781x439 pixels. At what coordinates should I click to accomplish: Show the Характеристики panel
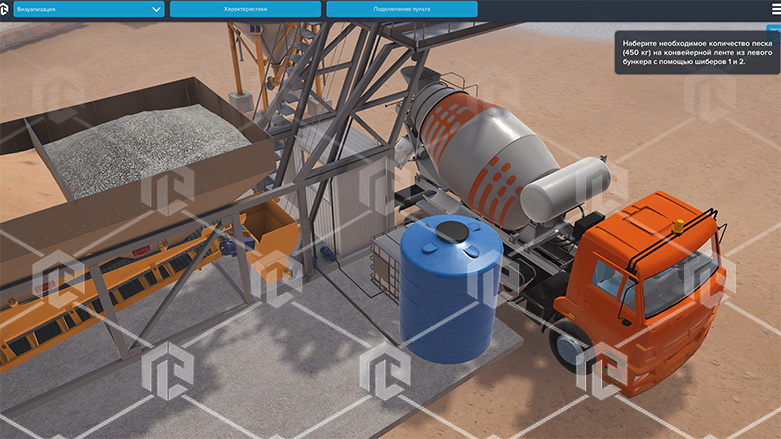245,9
